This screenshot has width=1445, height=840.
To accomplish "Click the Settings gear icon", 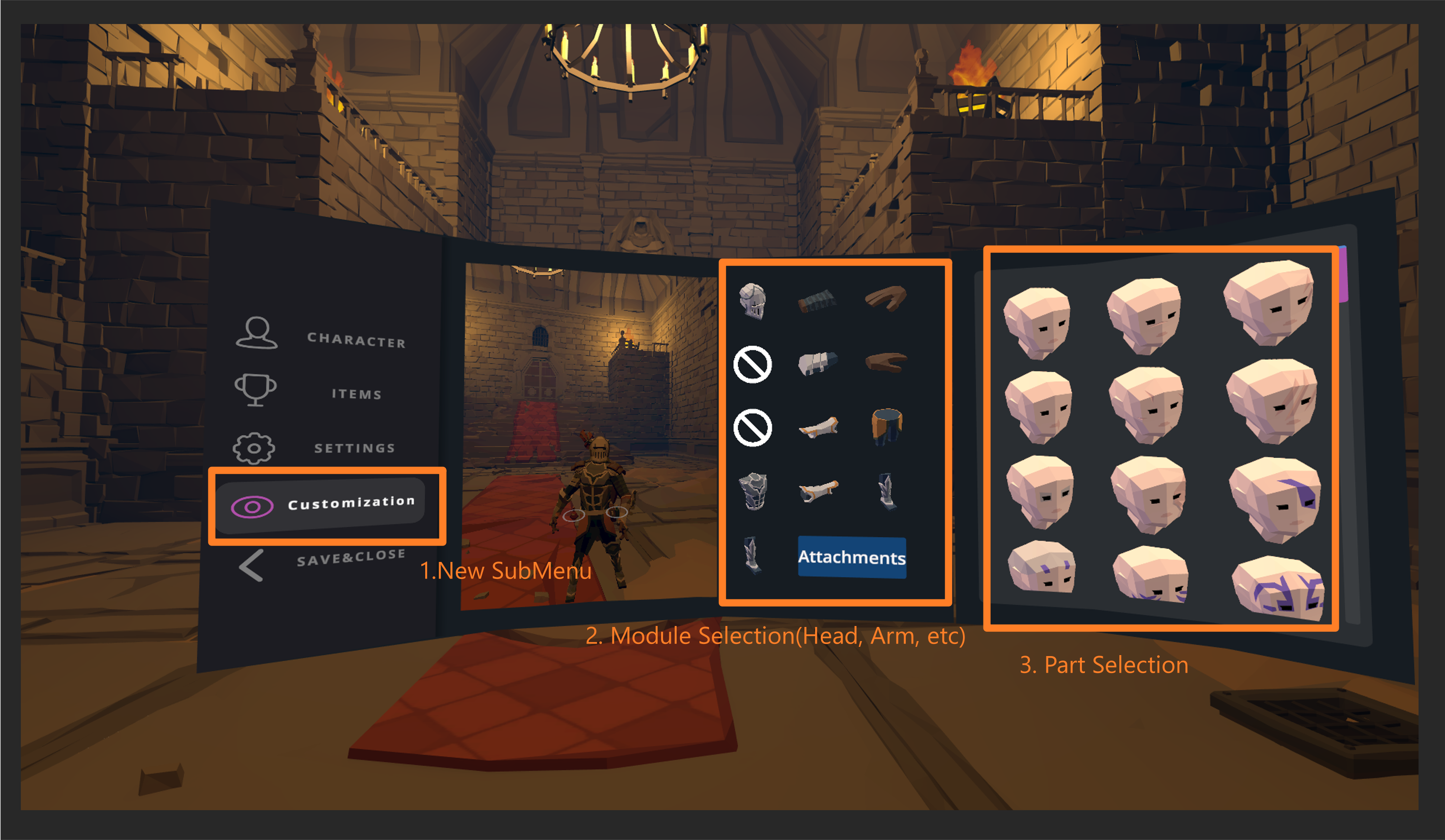I will 254,448.
